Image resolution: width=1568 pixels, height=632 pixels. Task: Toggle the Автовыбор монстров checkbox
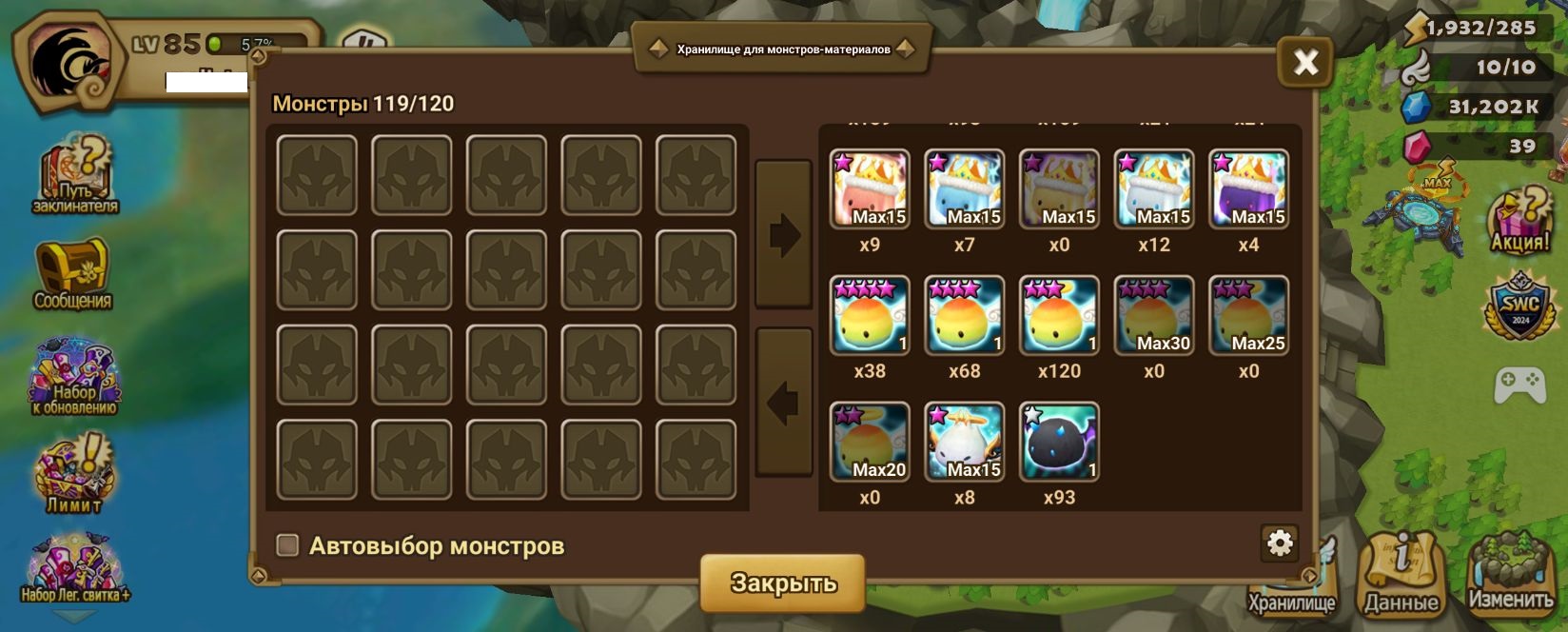coord(287,545)
